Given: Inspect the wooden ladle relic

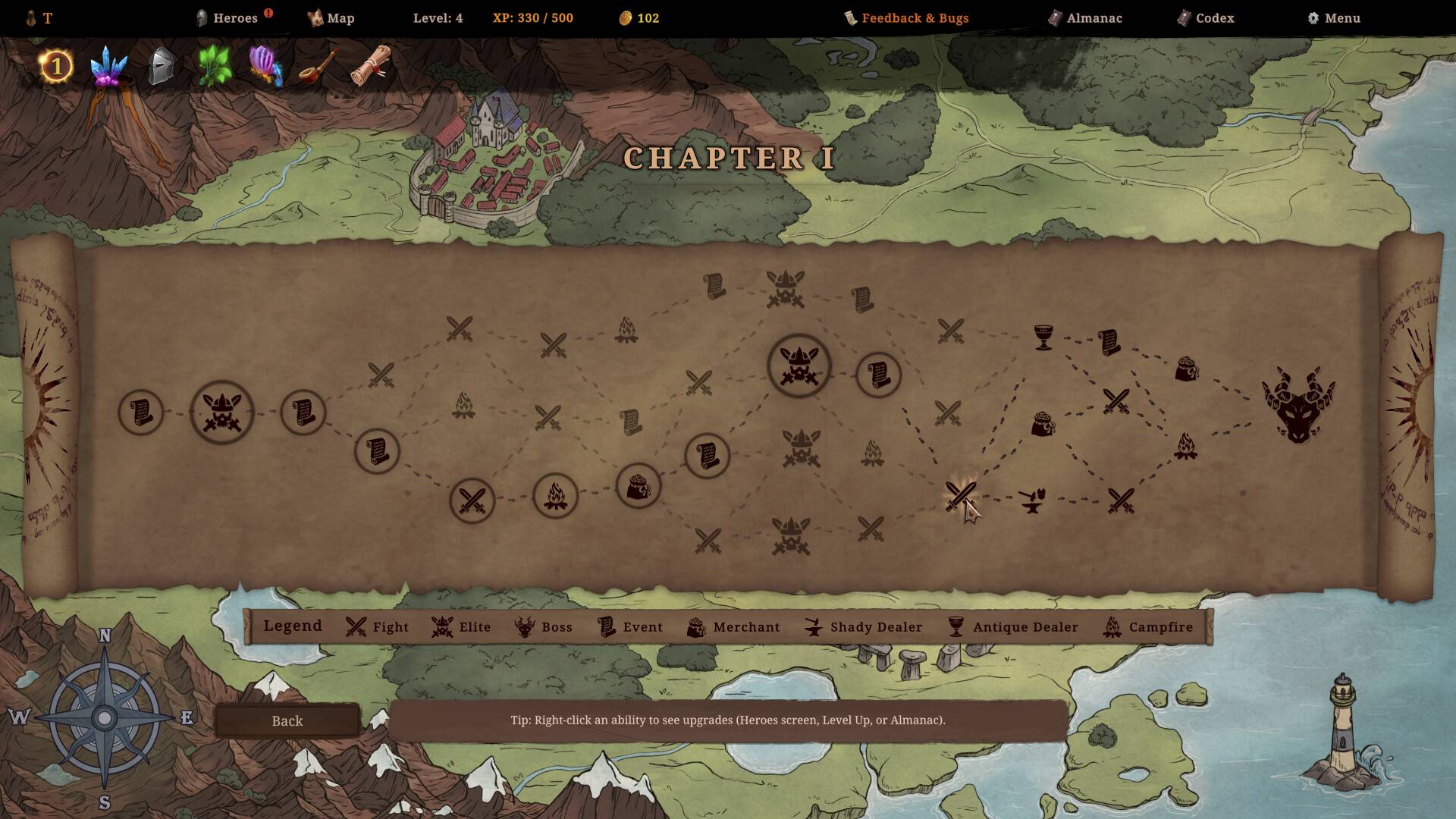Looking at the screenshot, I should pos(318,67).
